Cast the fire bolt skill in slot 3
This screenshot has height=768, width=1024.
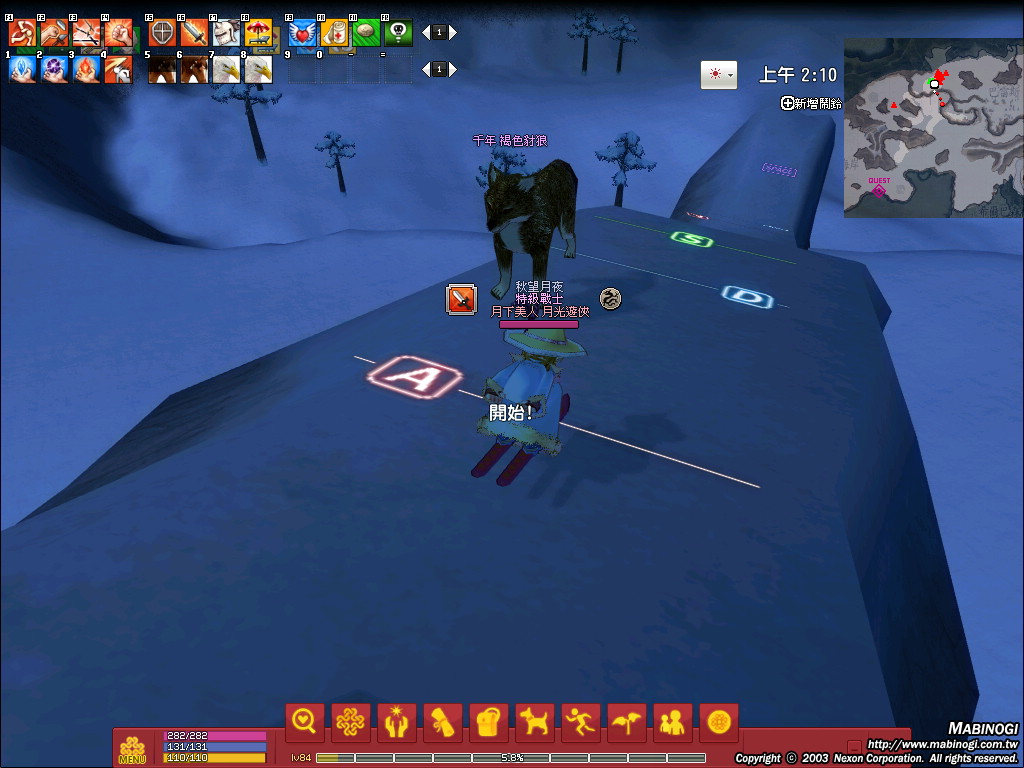point(86,69)
